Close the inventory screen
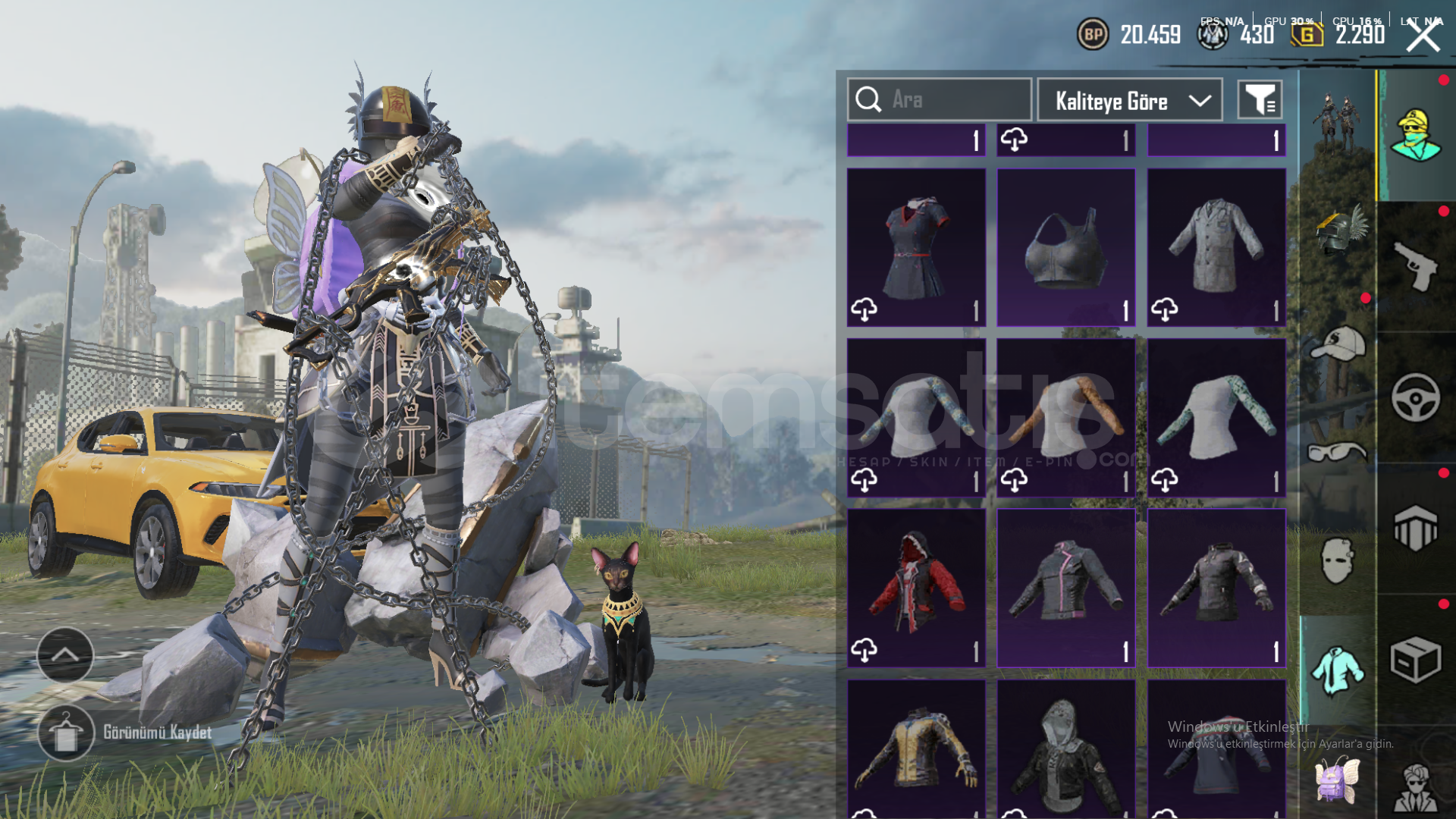Screen dimensions: 1456x819 pos(1423,36)
